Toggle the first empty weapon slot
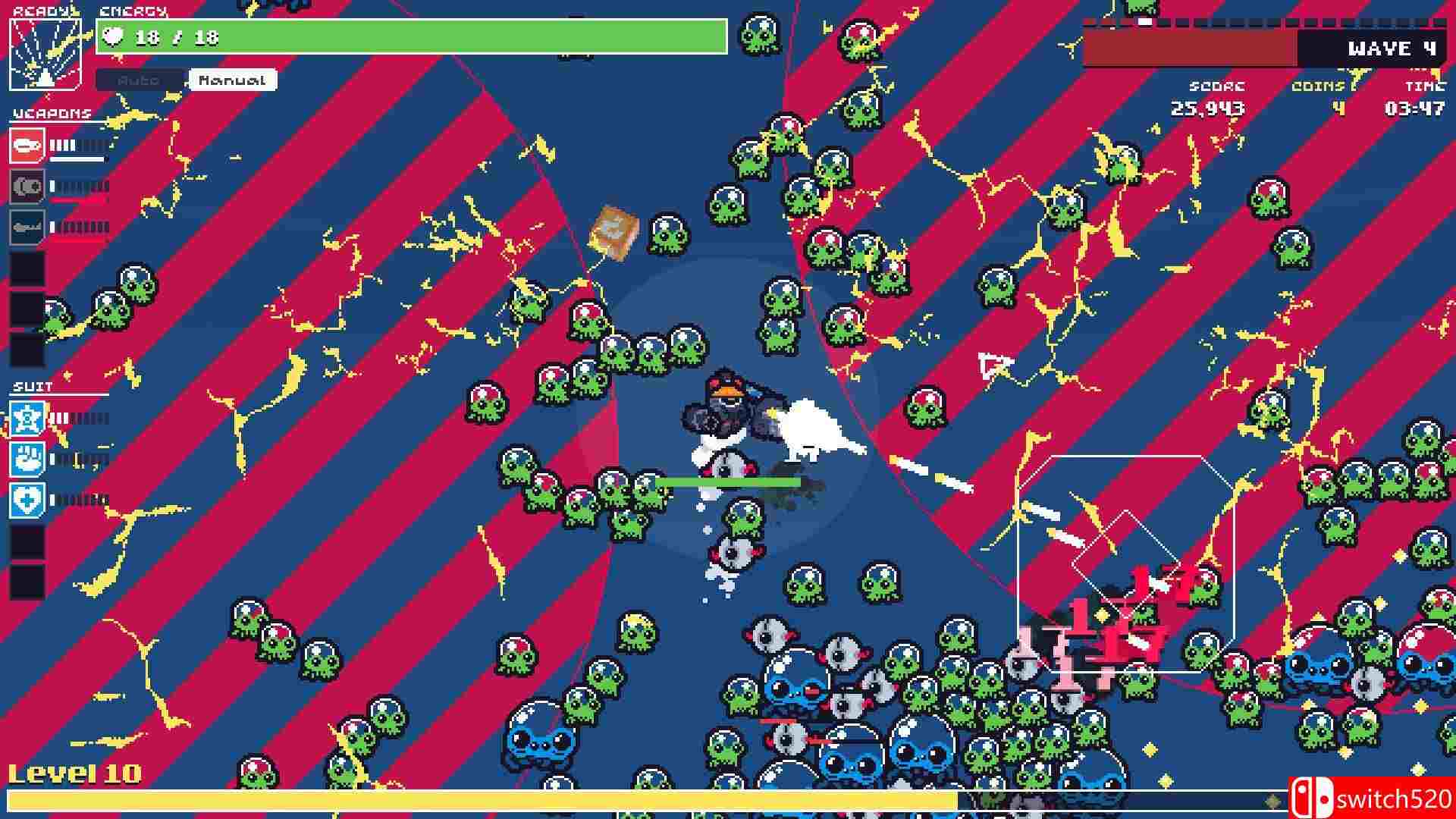 27,269
